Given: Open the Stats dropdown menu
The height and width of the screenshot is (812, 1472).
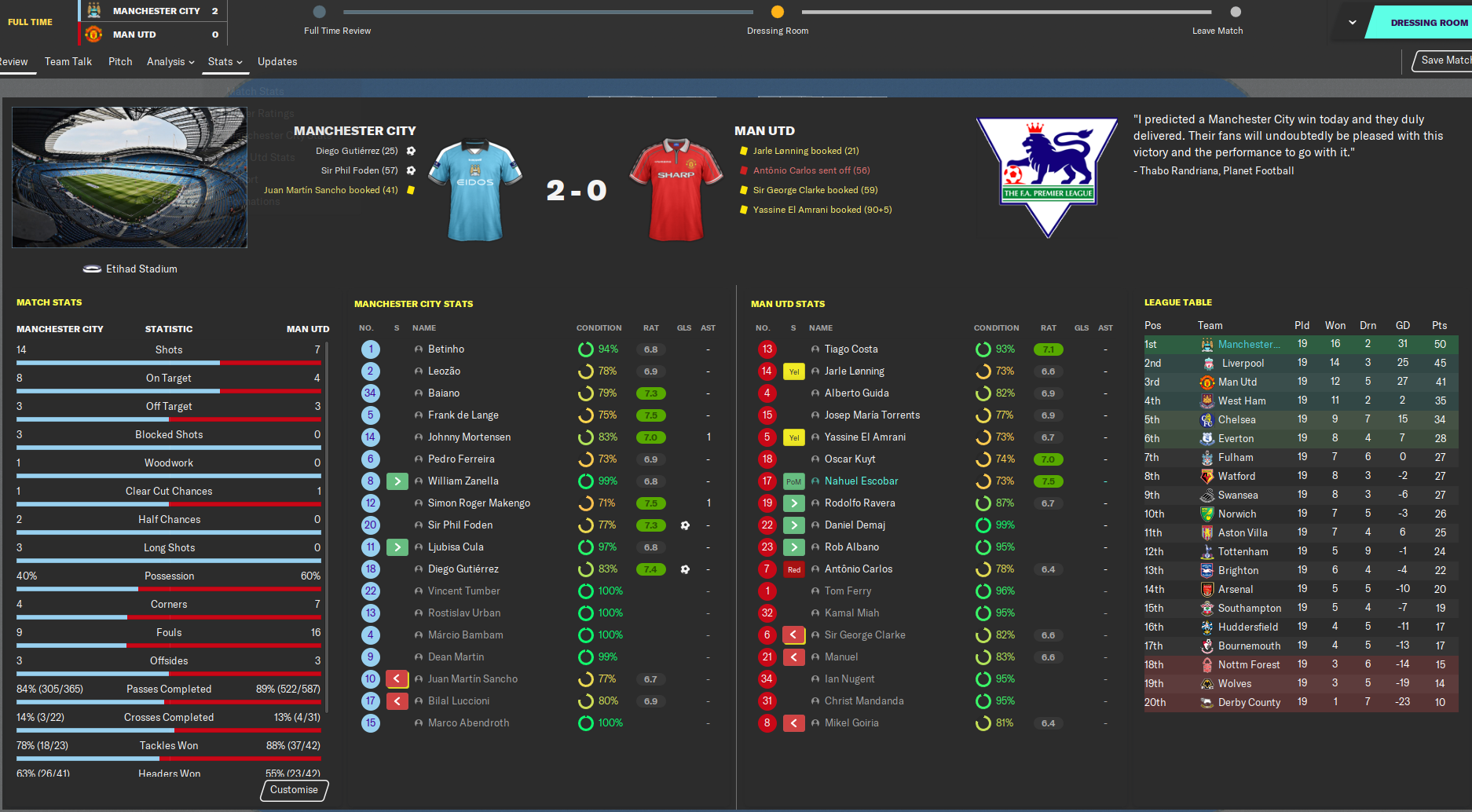Looking at the screenshot, I should (x=225, y=62).
